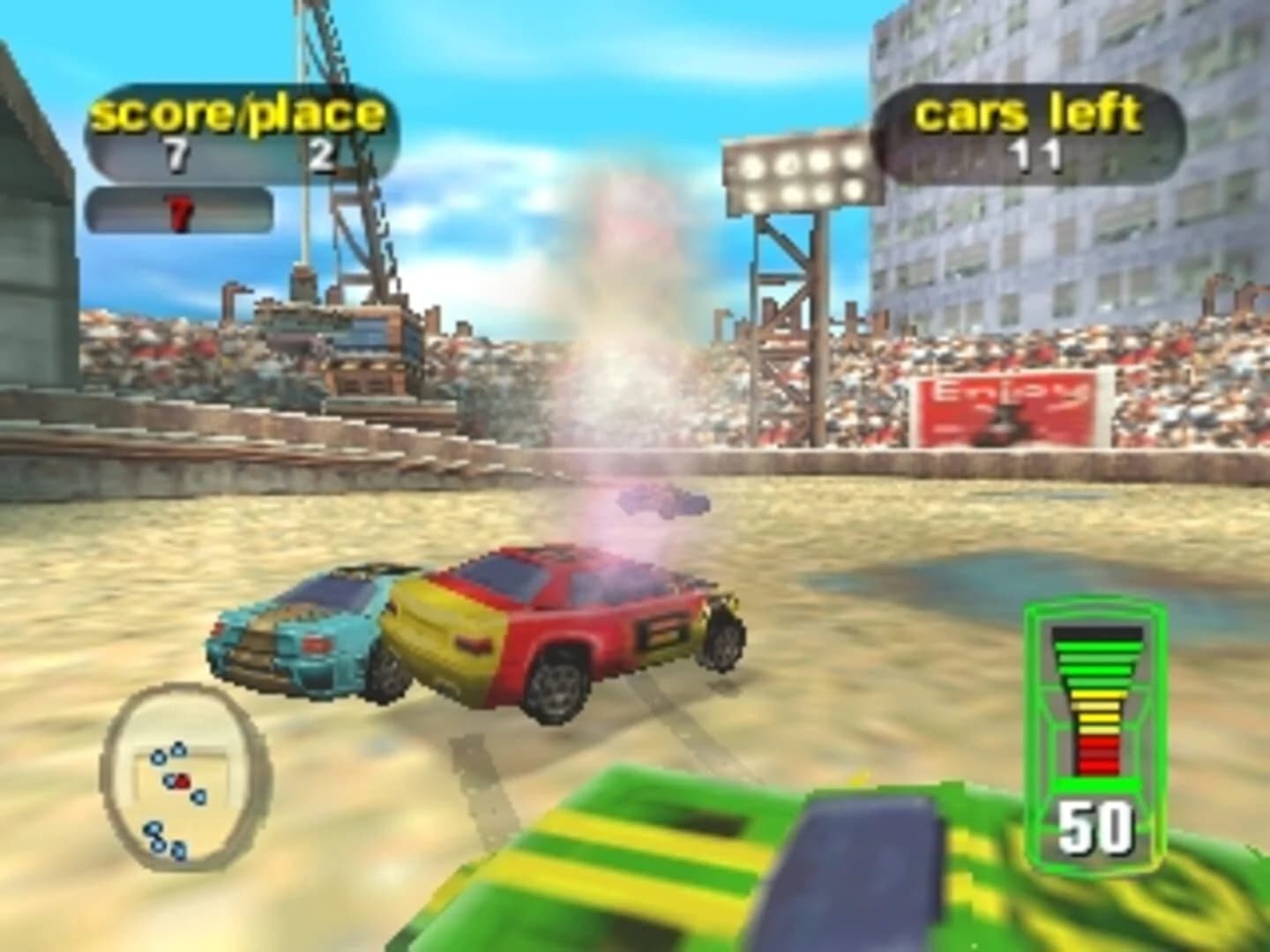1270x952 pixels.
Task: Expand the cars left header banner
Action: 1027,111
